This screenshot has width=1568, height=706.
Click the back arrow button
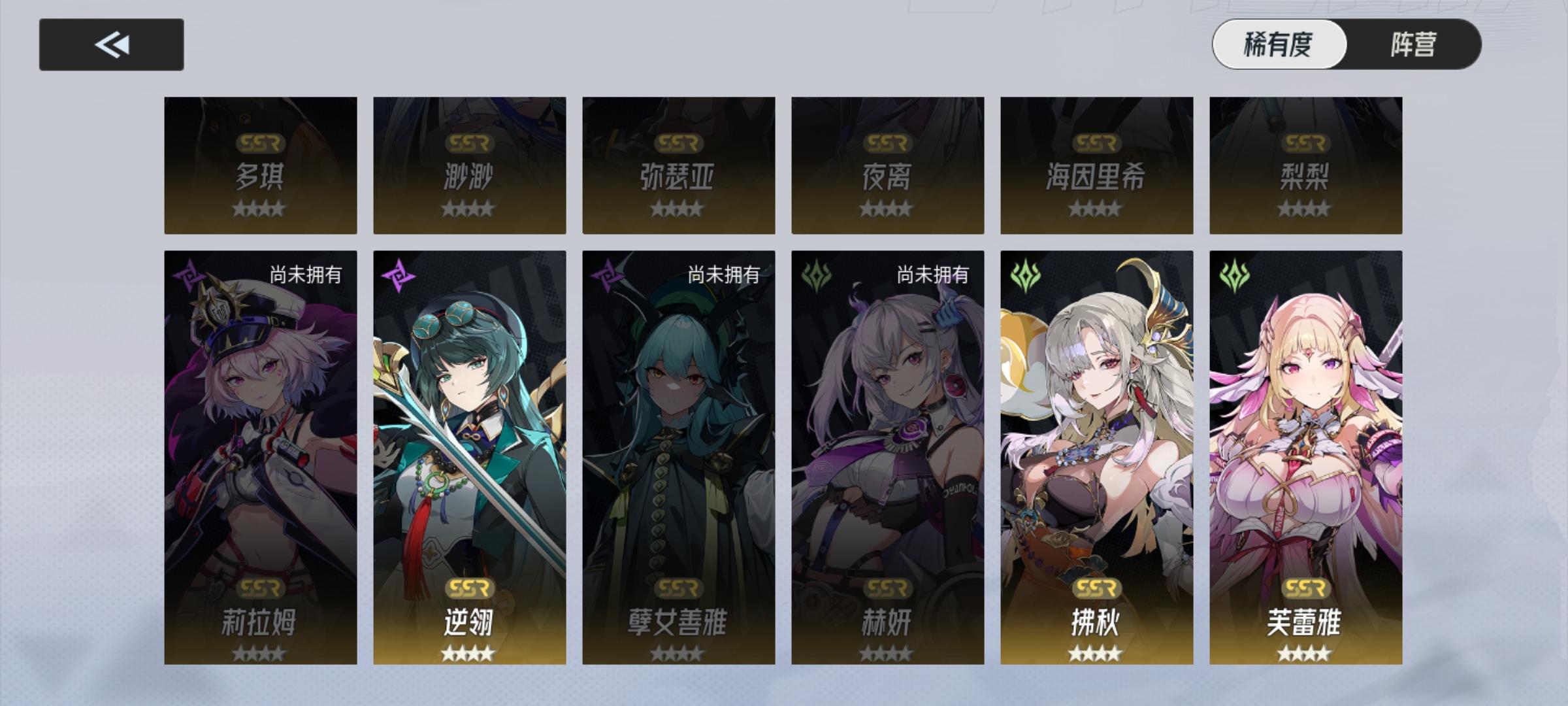(x=112, y=44)
